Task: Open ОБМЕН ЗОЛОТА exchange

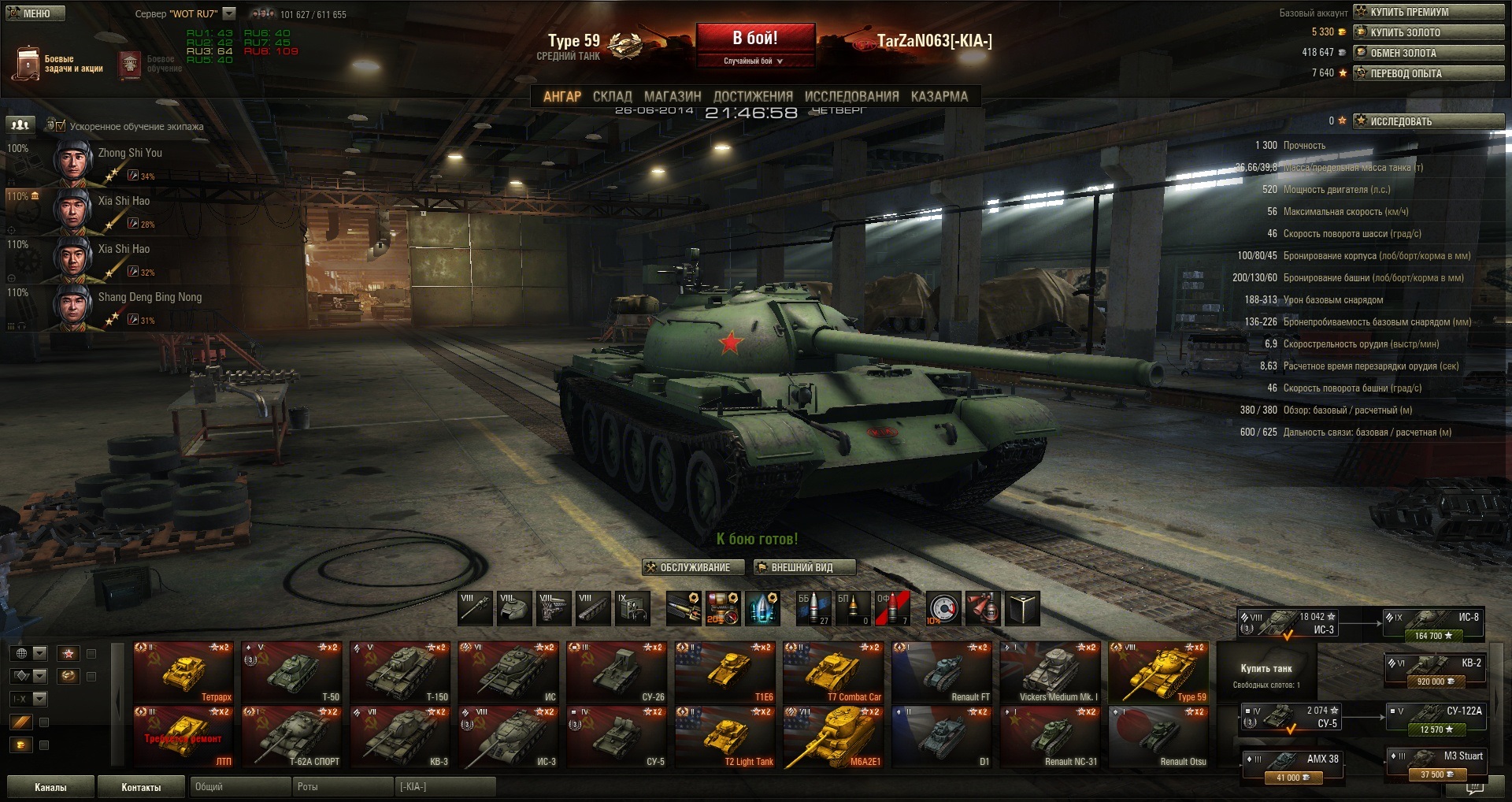Action: click(1428, 53)
